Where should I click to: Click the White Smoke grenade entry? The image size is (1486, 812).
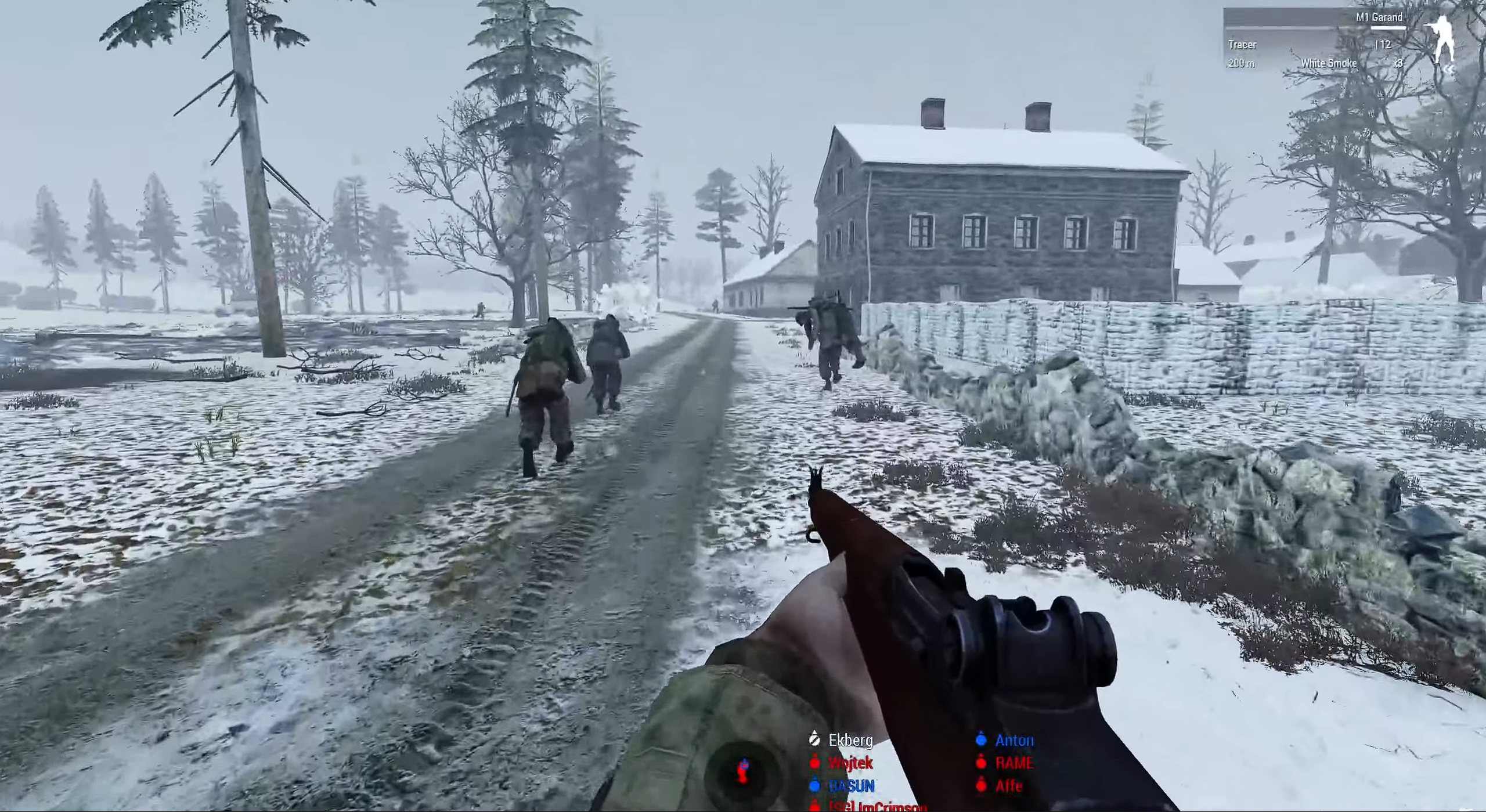pos(1329,63)
